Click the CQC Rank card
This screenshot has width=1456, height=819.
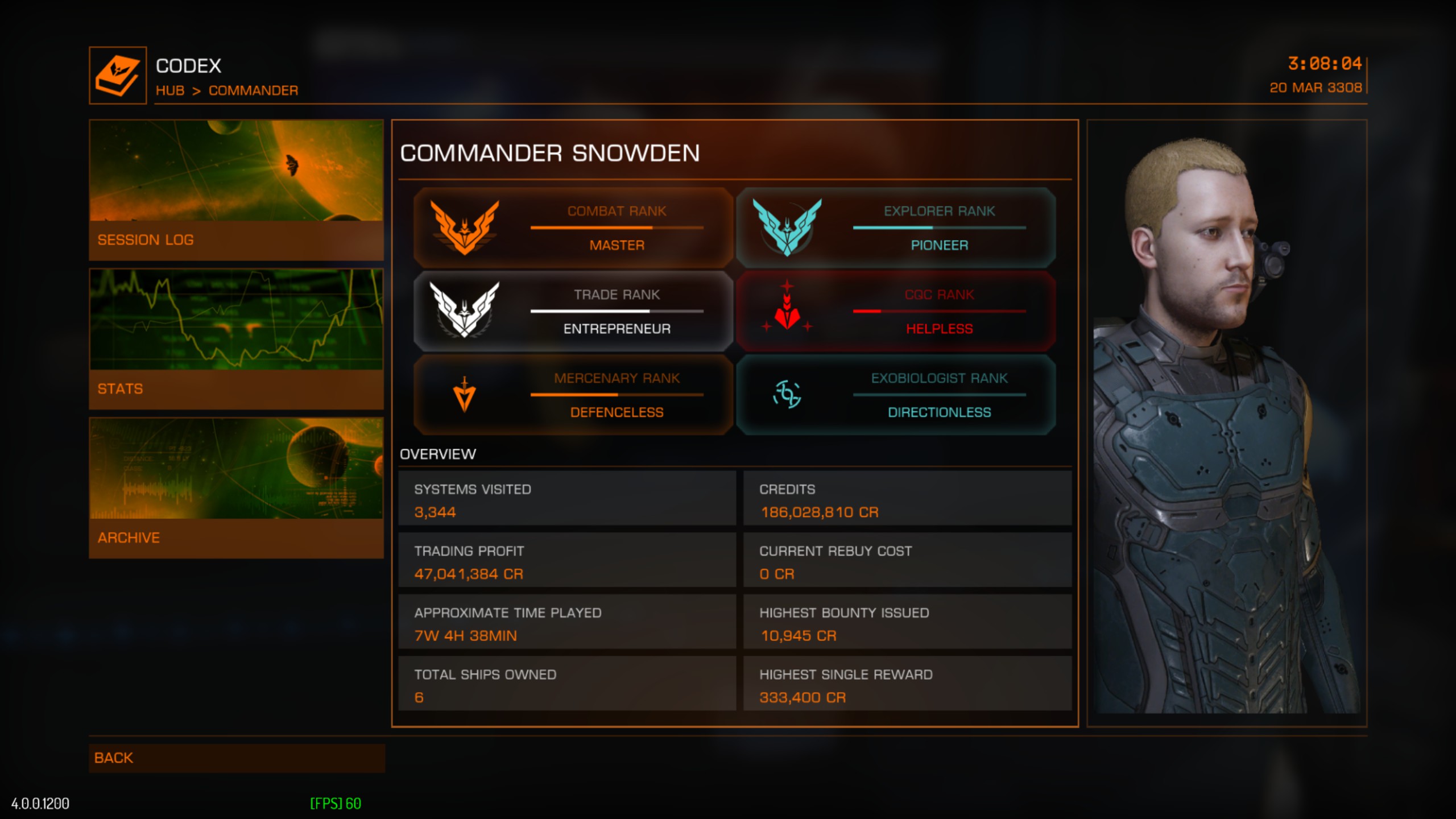coord(896,311)
